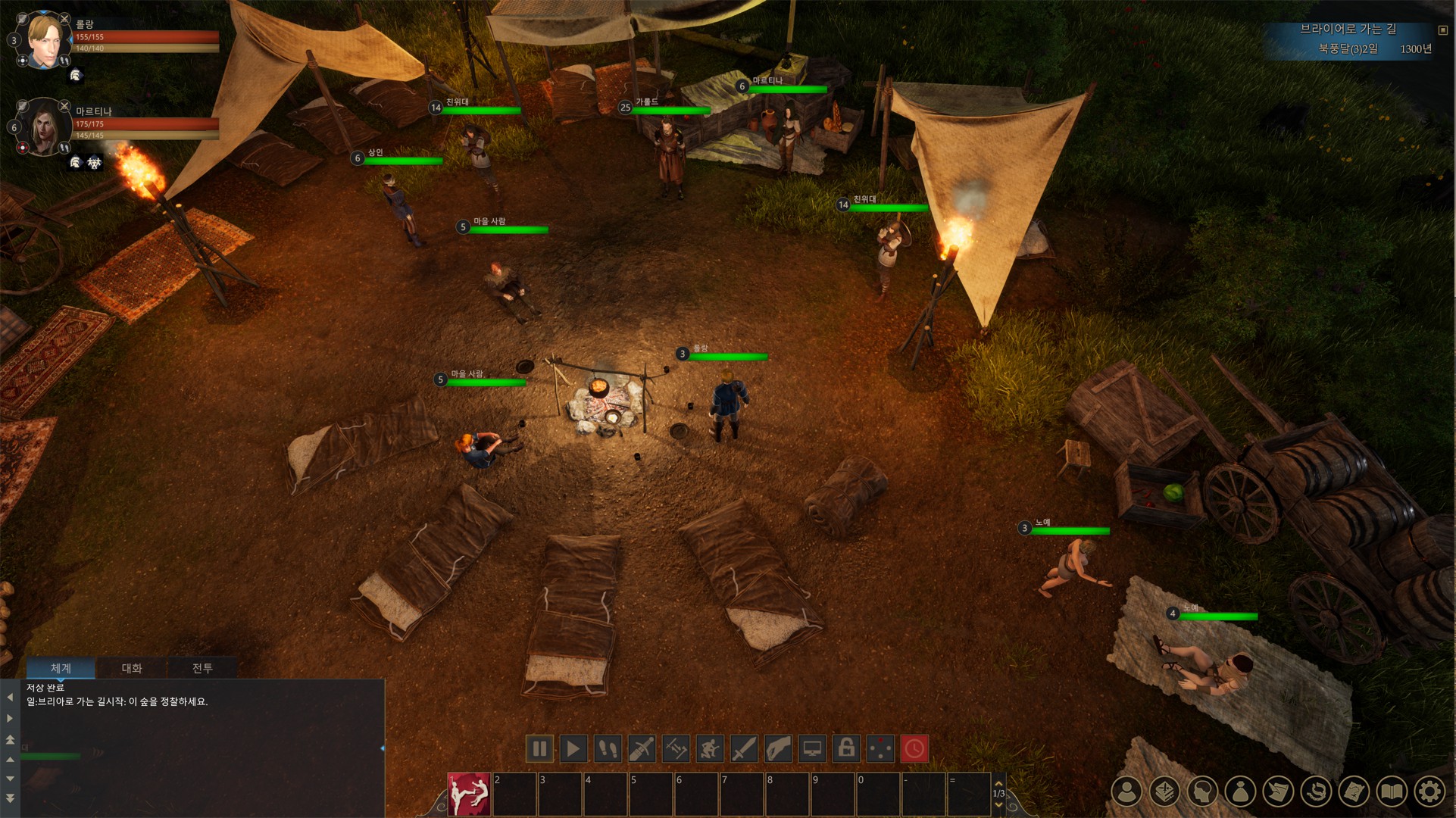Toggle the footprints movement mode button
The width and height of the screenshot is (1456, 818).
[608, 749]
